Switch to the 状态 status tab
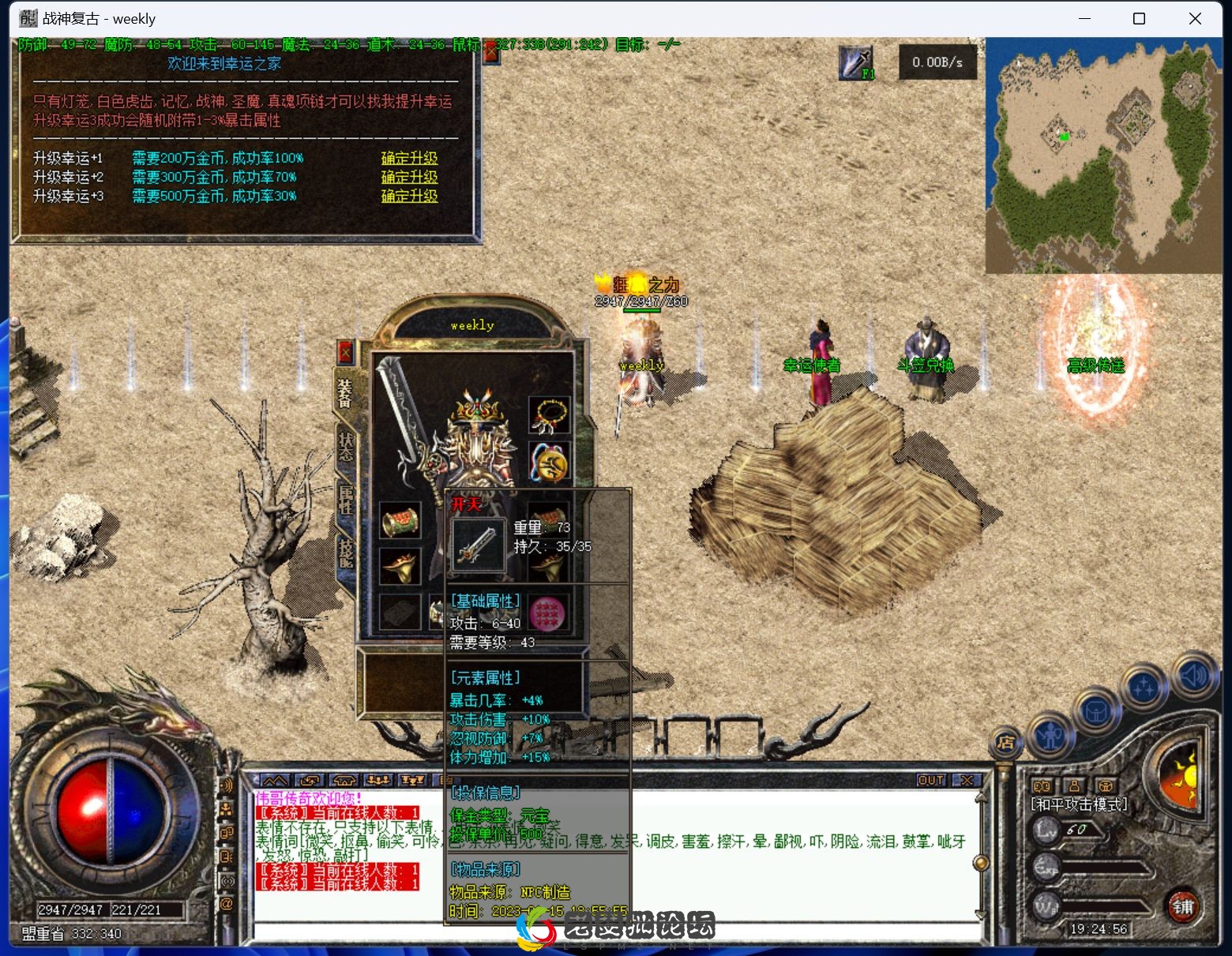 pyautogui.click(x=346, y=447)
